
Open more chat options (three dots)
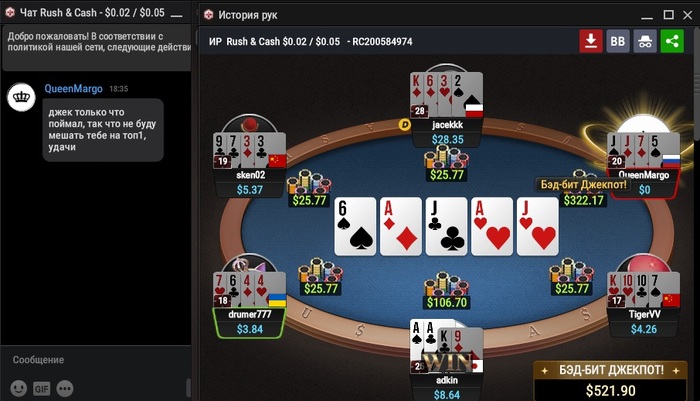[66, 387]
